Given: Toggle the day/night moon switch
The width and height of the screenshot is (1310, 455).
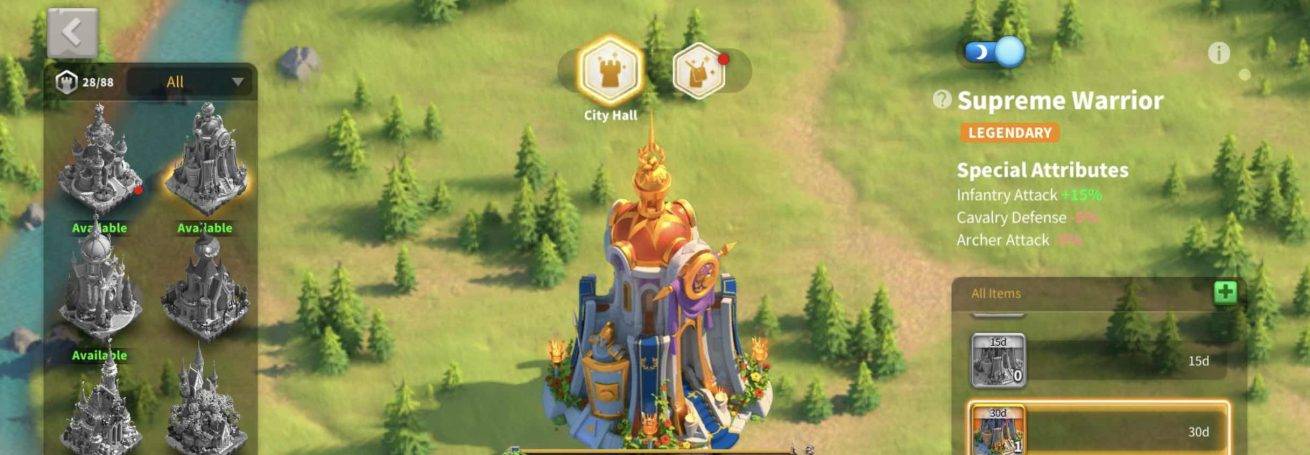Looking at the screenshot, I should pyautogui.click(x=994, y=51).
